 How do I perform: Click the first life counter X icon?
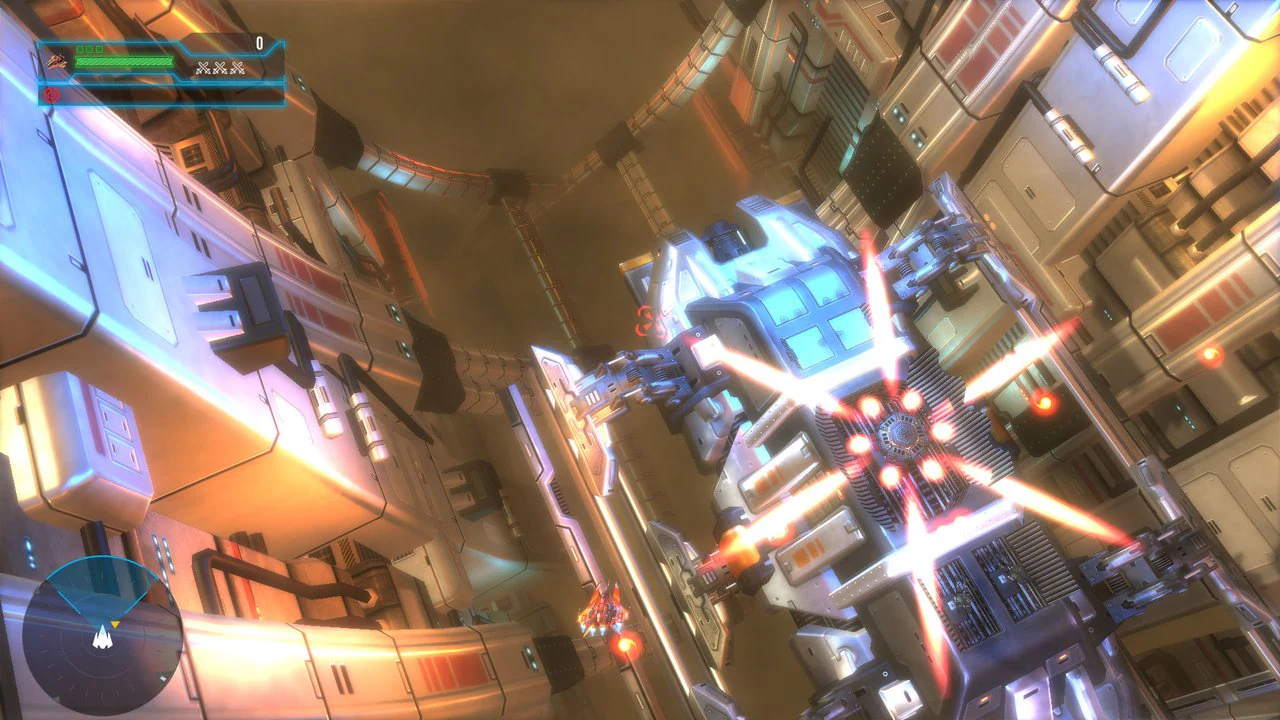pos(203,68)
